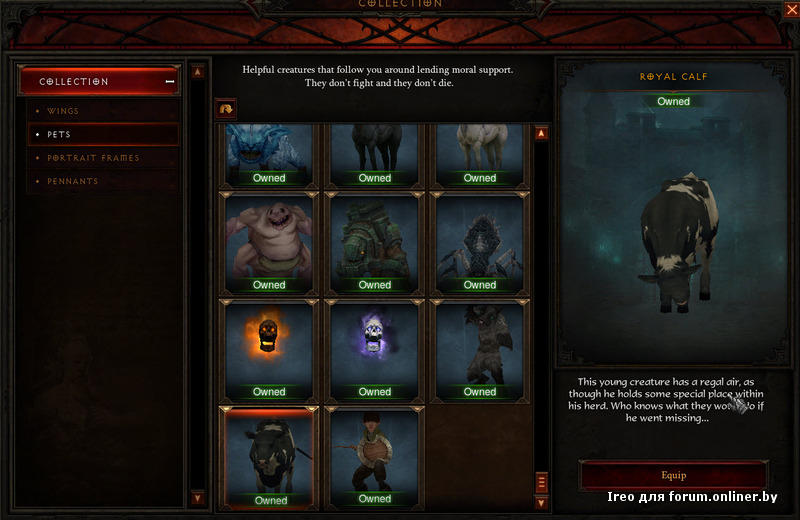Click the category list scroll-down arrow
The width and height of the screenshot is (800, 520).
pos(197,497)
